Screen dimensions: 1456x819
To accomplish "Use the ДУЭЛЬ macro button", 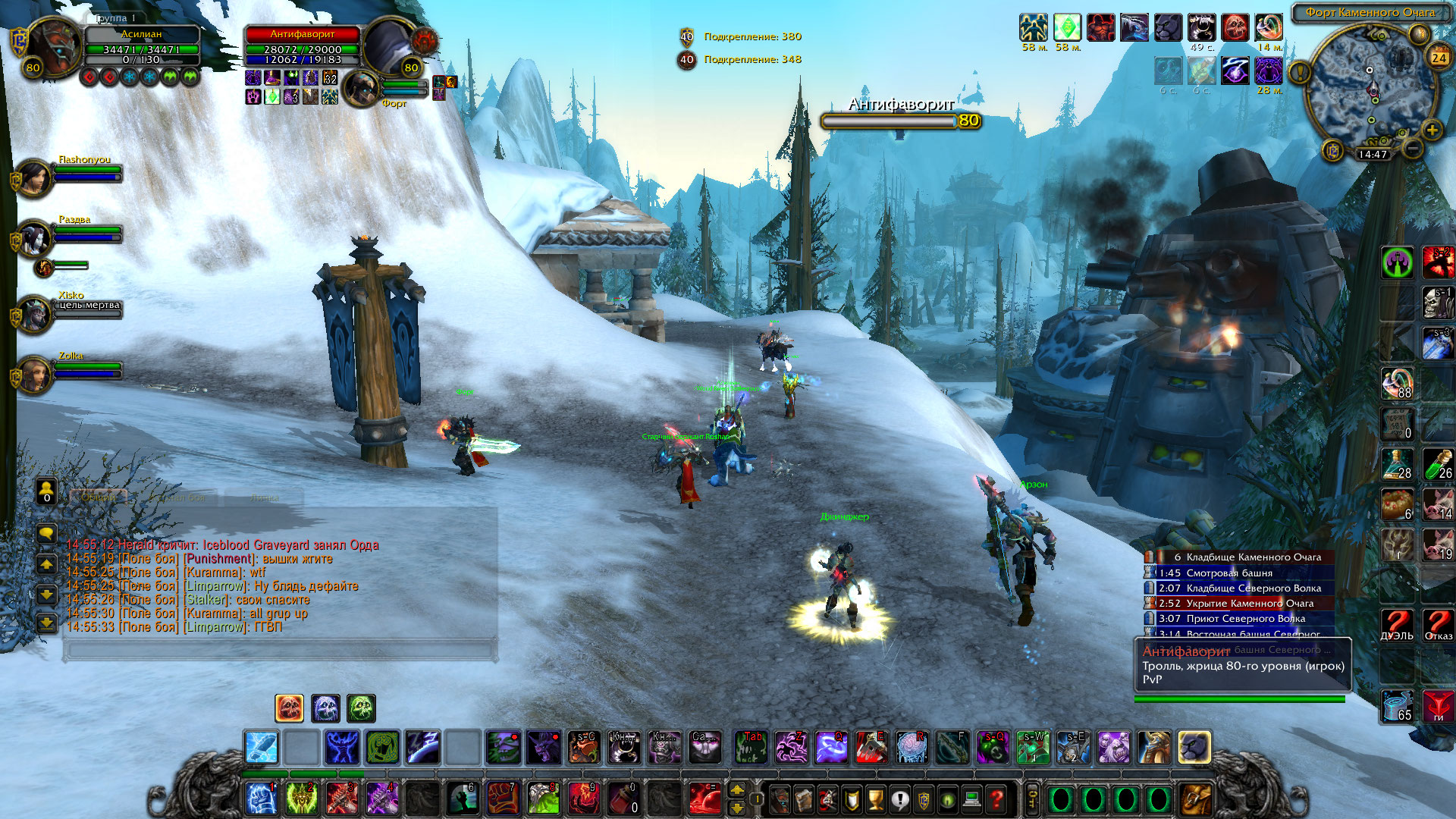I will click(x=1397, y=625).
